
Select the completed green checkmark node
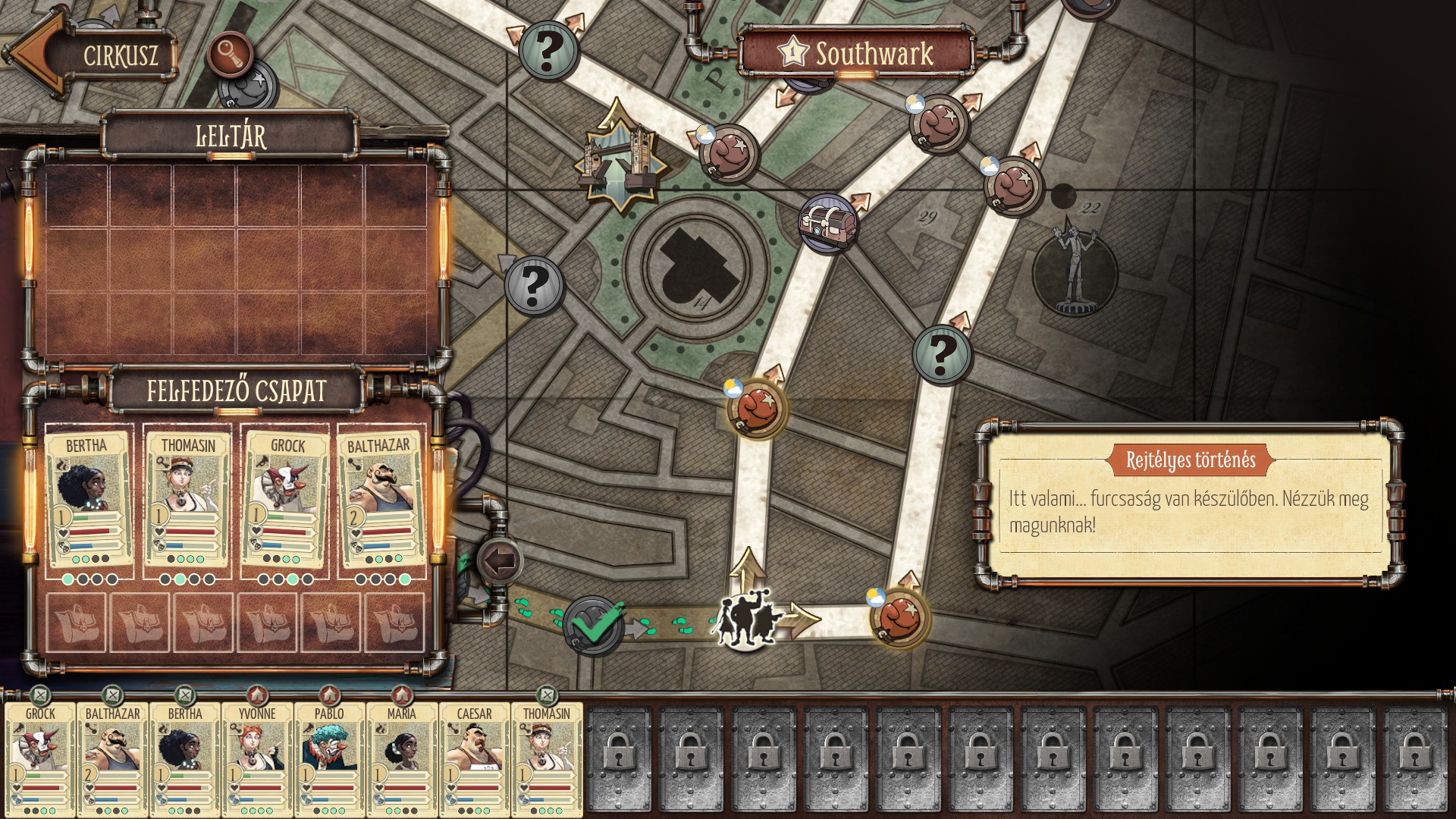pos(595,626)
